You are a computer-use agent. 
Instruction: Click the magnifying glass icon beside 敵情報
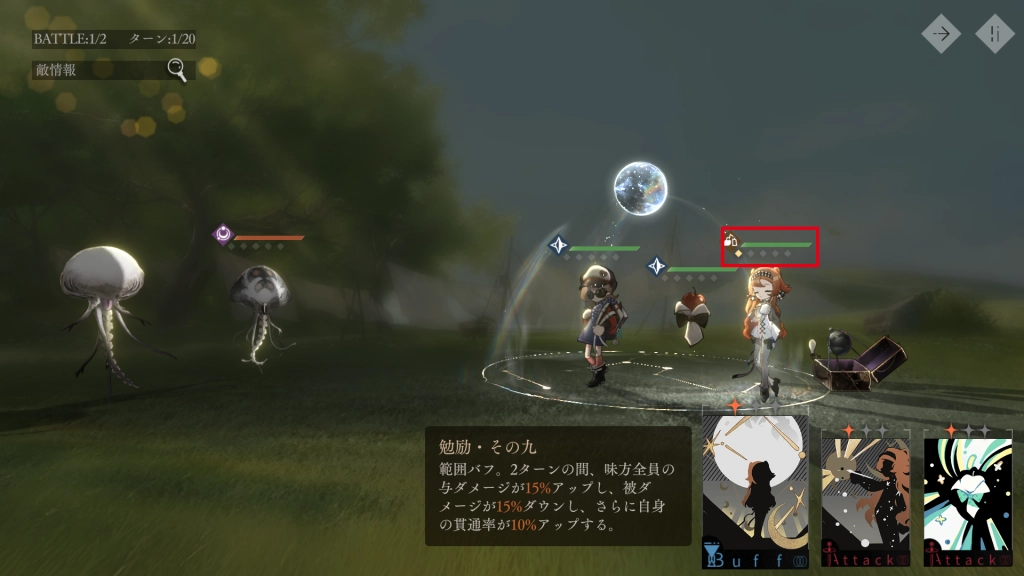click(177, 69)
